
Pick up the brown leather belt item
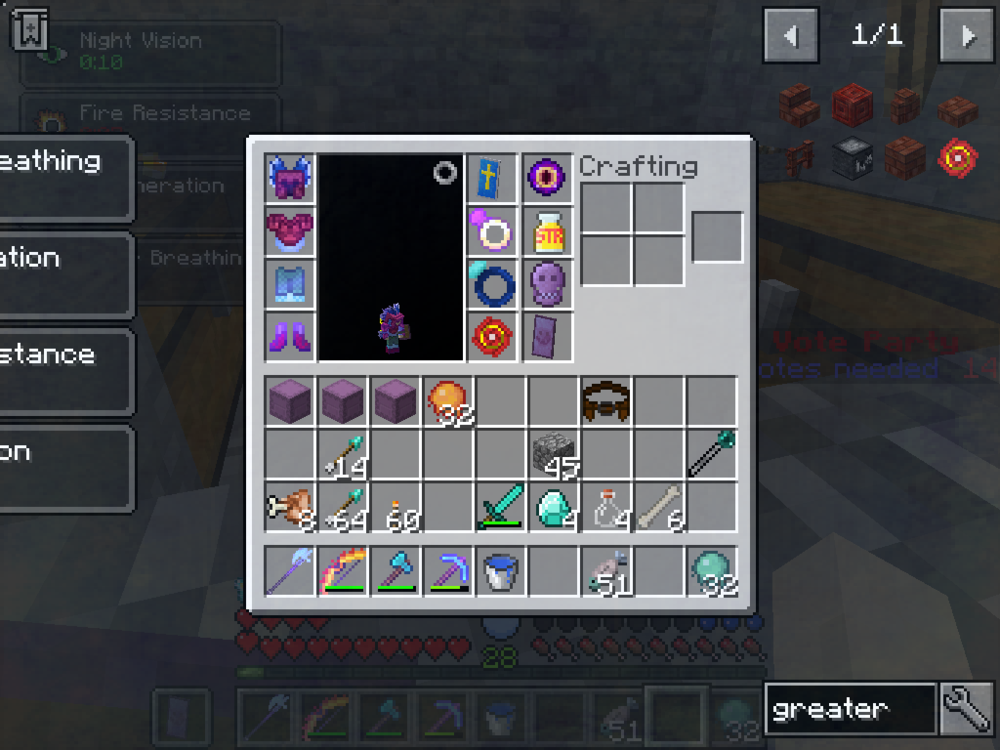point(606,402)
